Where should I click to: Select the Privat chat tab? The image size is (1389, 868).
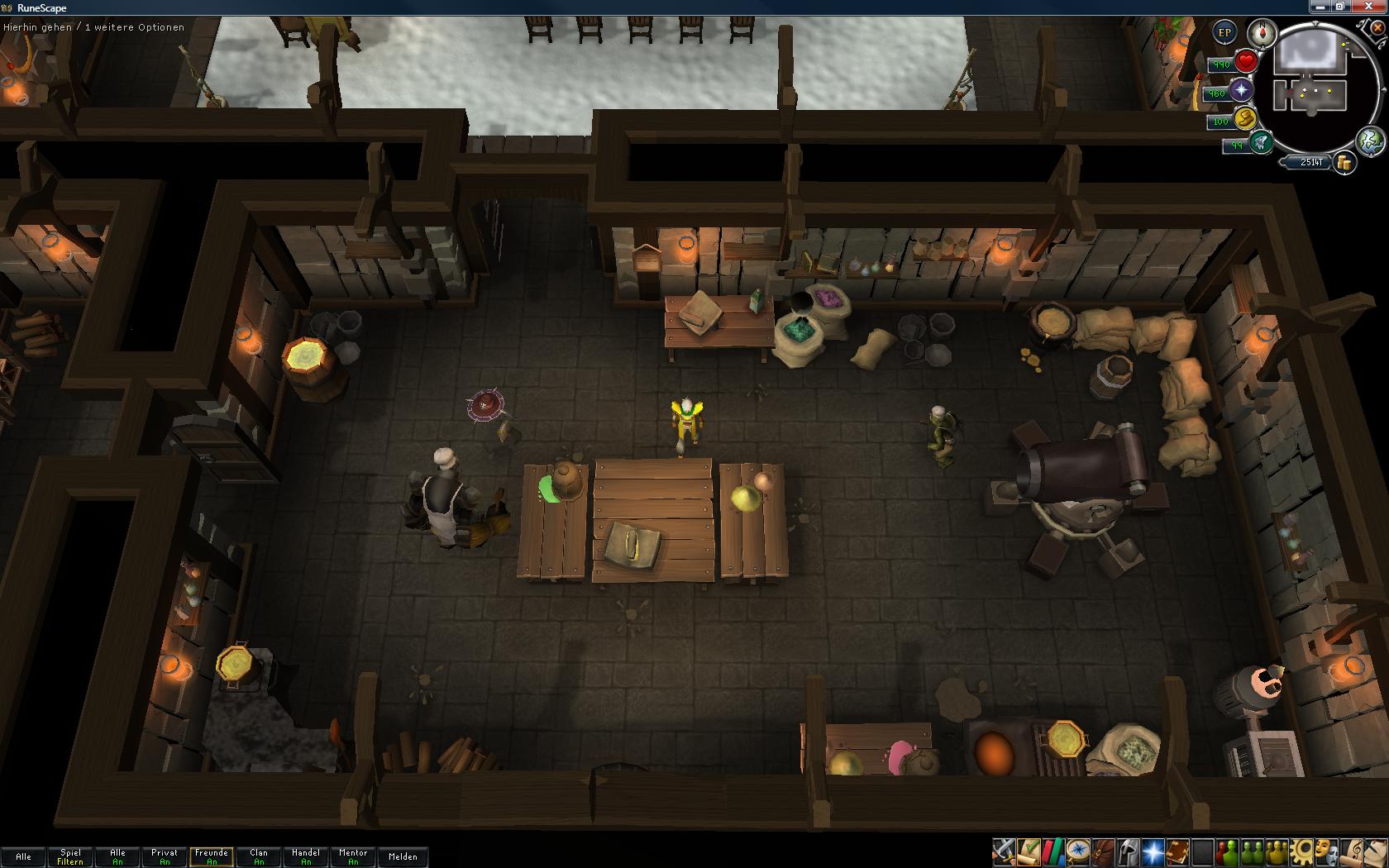[165, 856]
